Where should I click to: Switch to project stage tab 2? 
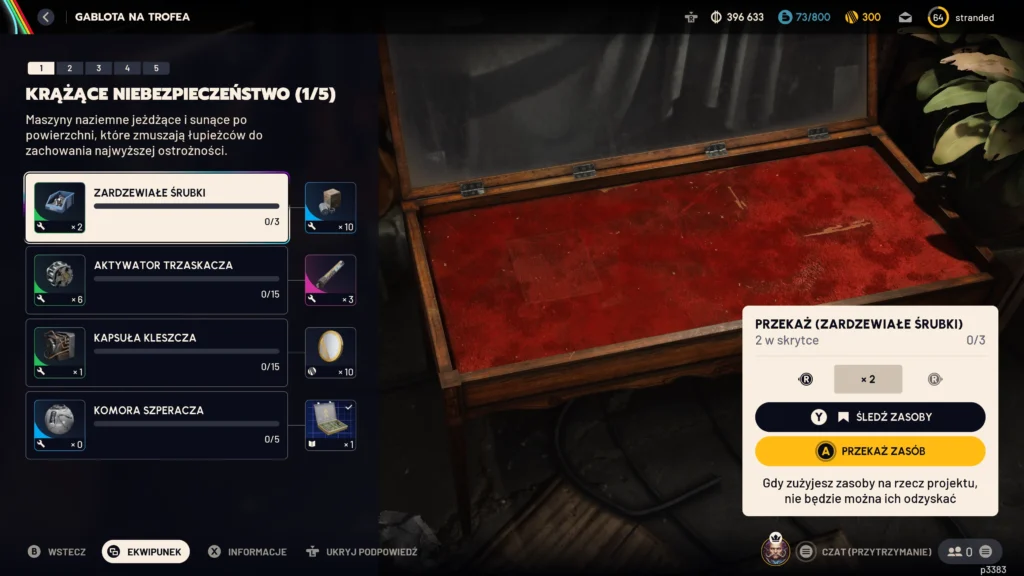click(x=69, y=68)
